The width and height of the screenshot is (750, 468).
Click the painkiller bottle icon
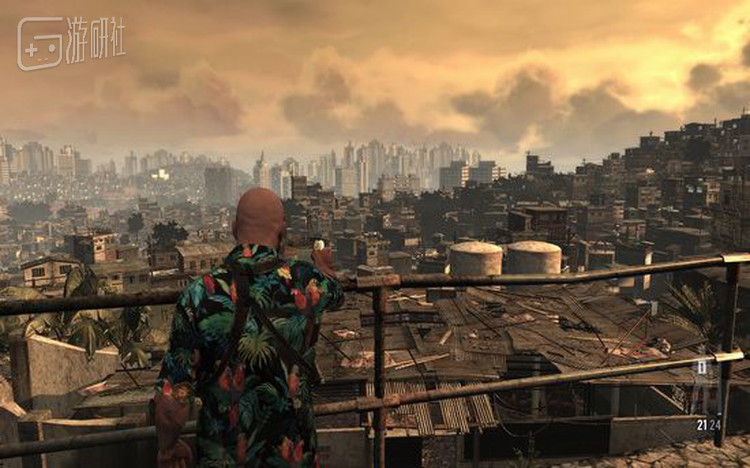point(702,368)
